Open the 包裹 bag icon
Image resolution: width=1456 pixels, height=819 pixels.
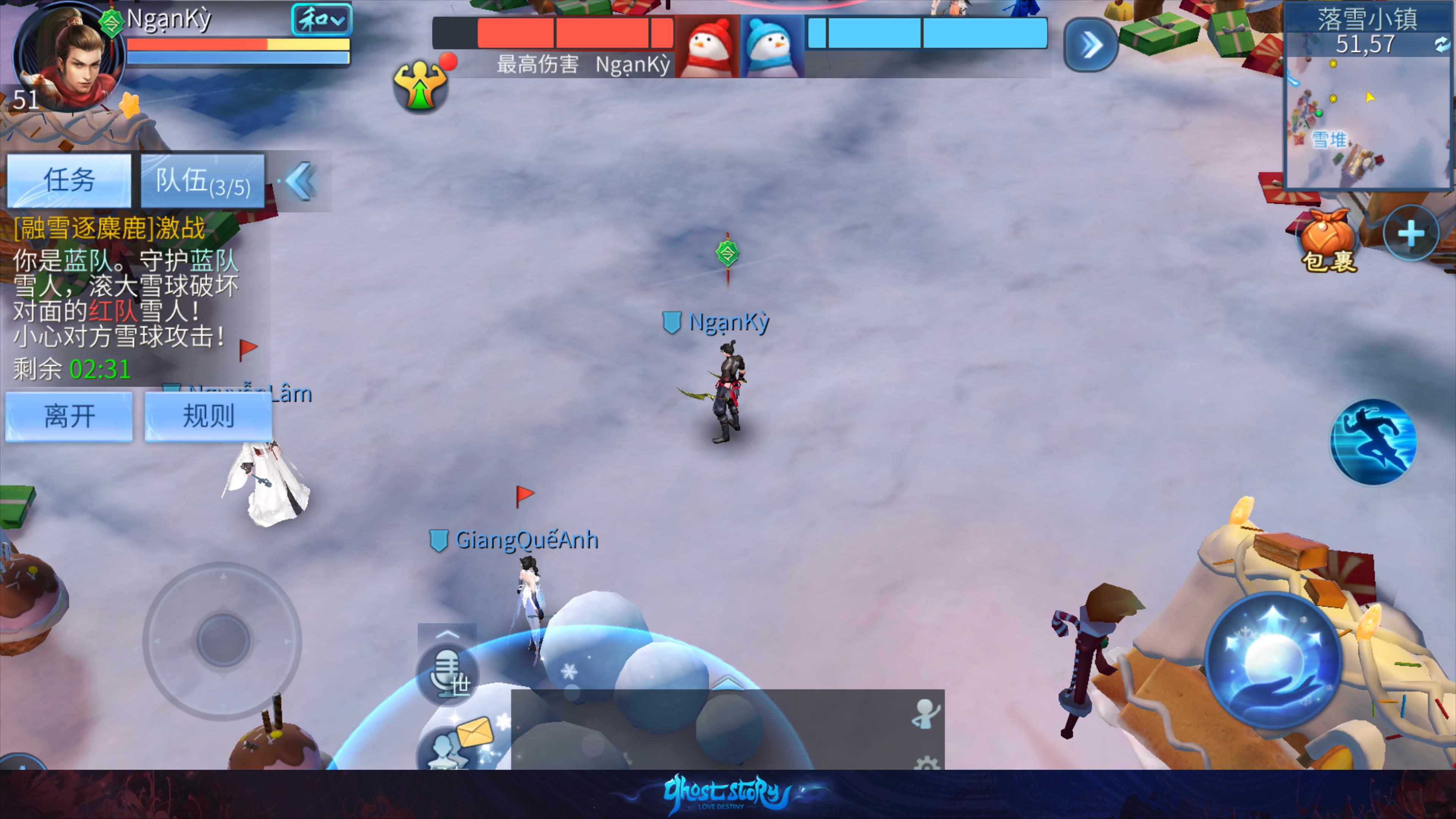[x=1328, y=240]
